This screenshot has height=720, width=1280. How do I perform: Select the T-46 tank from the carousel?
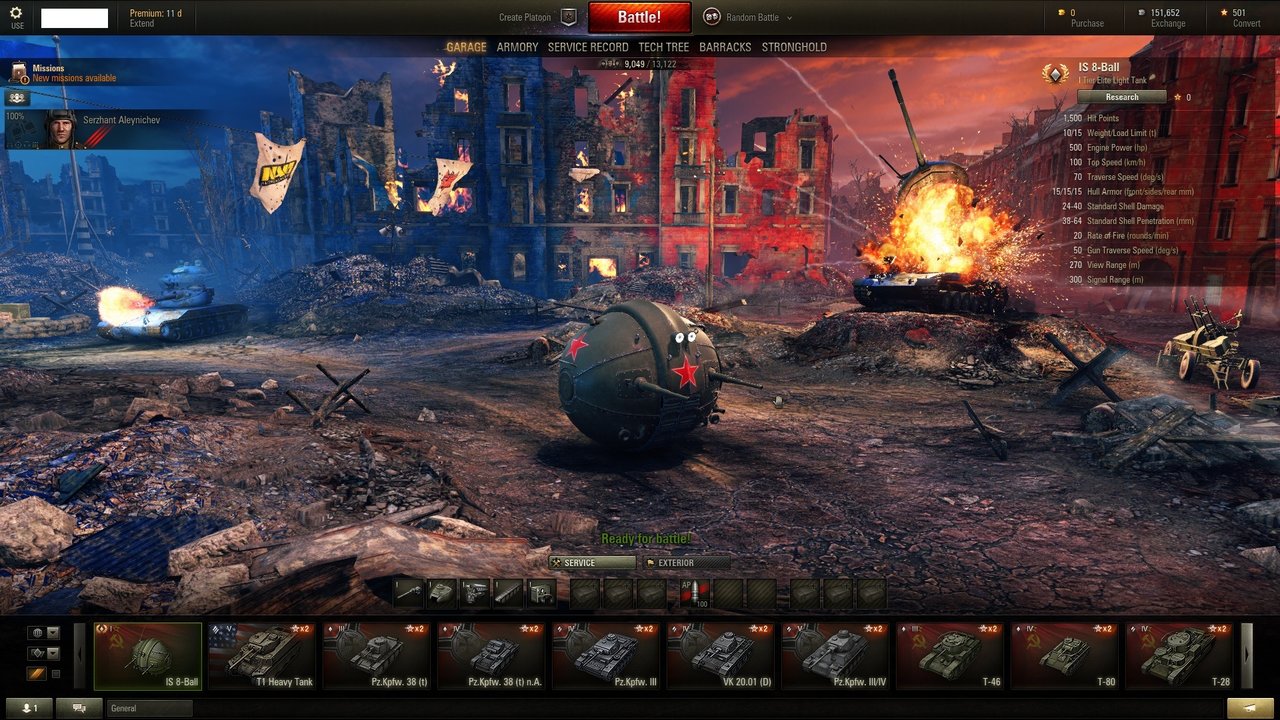[950, 656]
